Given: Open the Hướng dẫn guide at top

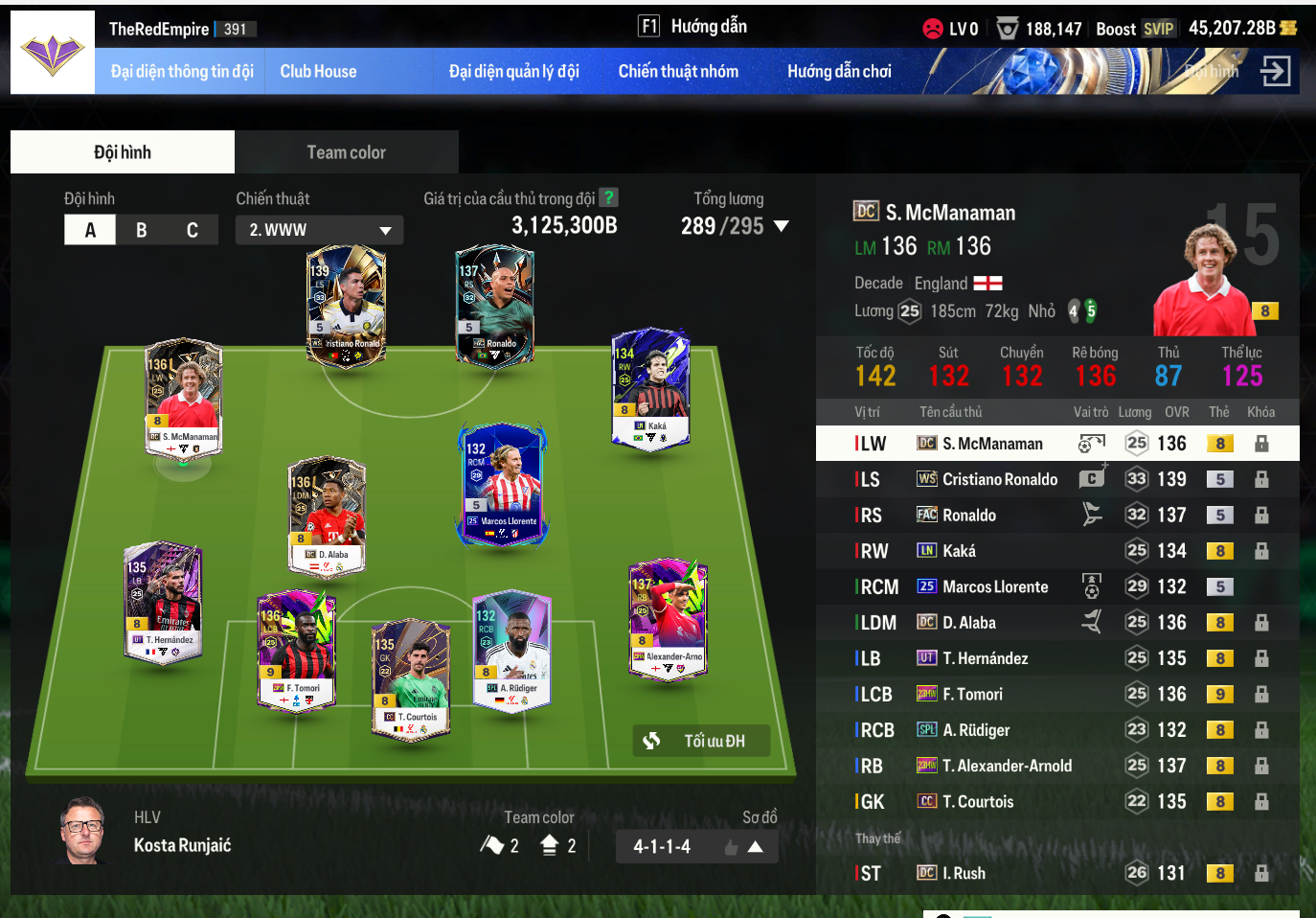Looking at the screenshot, I should pyautogui.click(x=693, y=27).
